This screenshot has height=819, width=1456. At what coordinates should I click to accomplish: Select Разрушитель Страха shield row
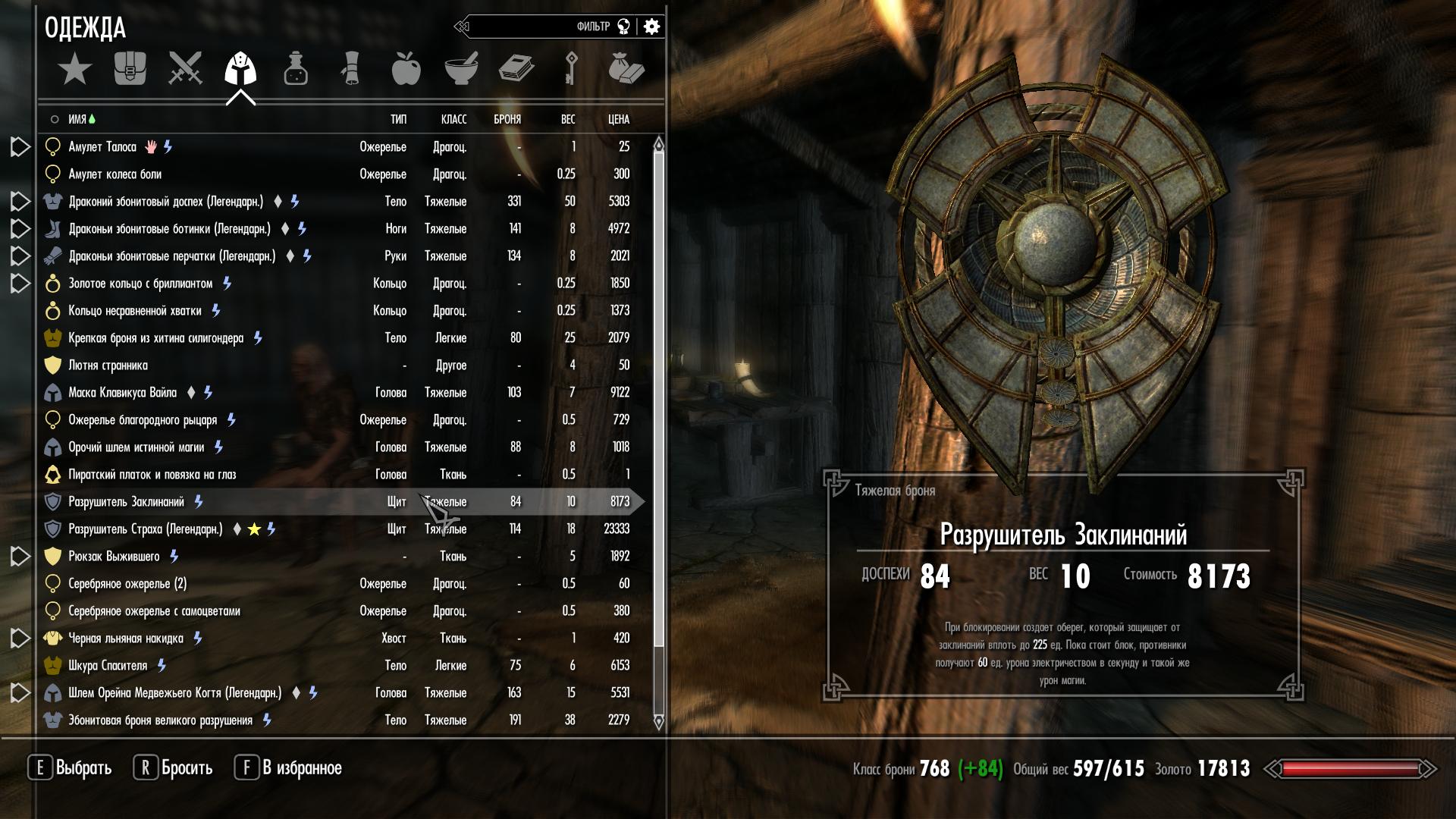point(145,529)
